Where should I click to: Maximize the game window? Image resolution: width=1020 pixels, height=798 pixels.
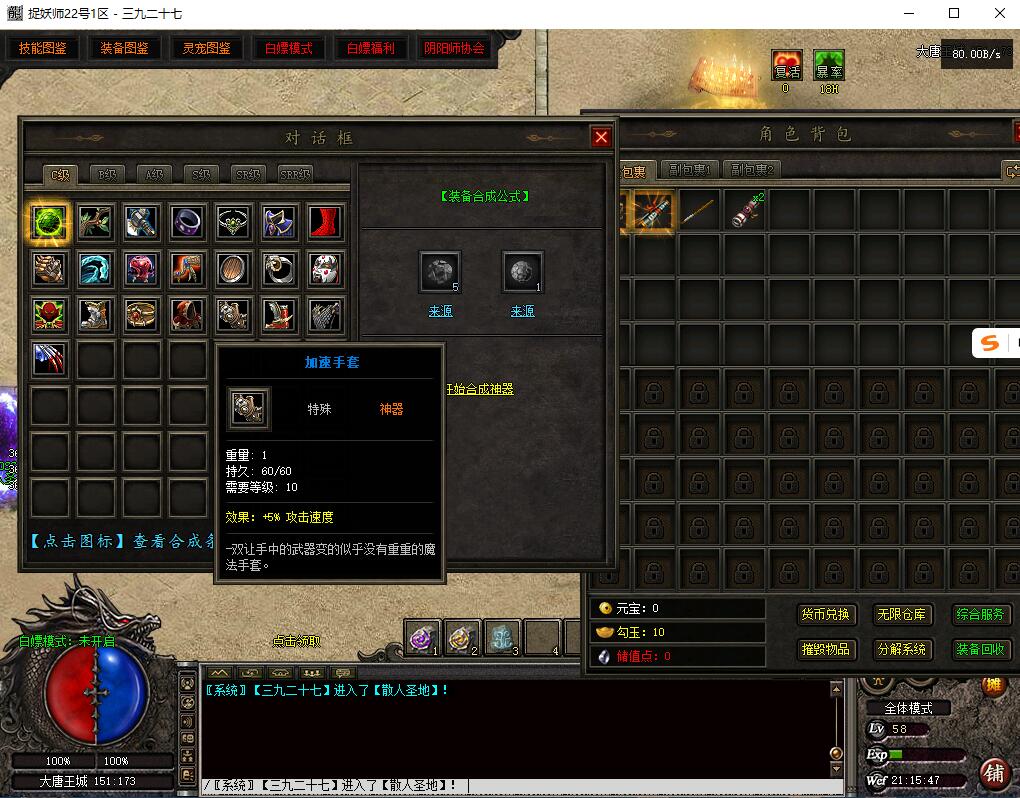(x=954, y=13)
